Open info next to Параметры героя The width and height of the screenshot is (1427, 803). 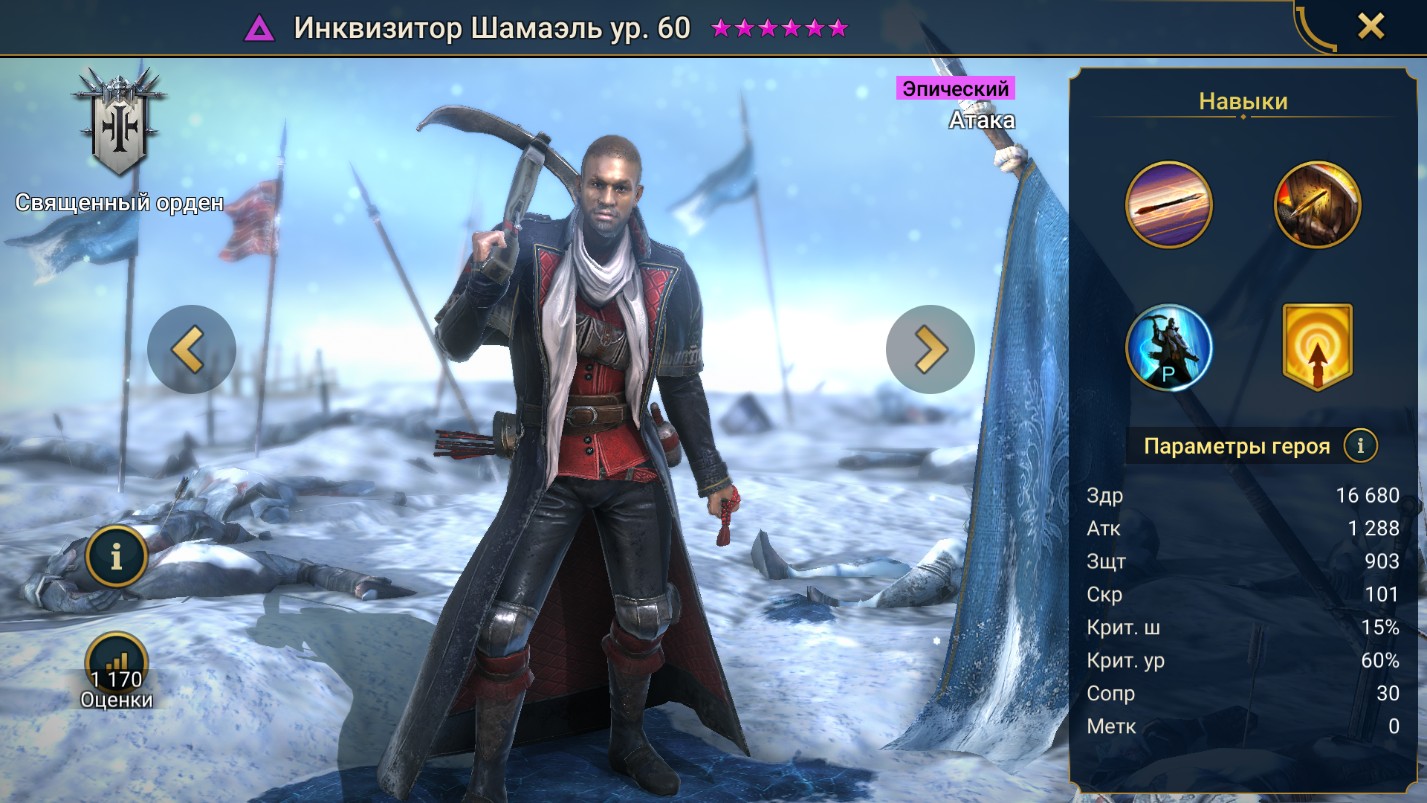1360,446
